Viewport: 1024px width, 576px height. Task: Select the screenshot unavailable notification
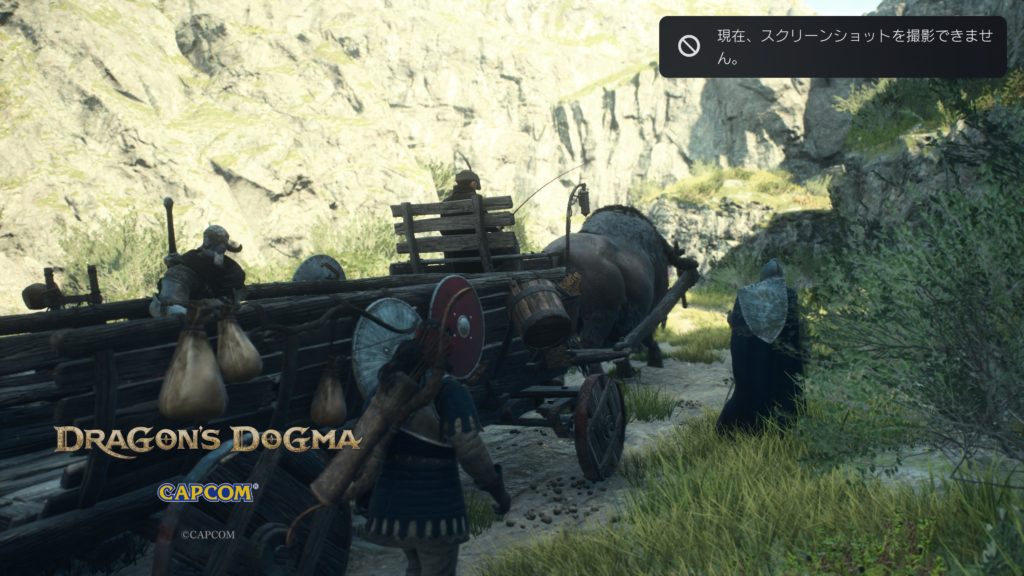[x=832, y=47]
